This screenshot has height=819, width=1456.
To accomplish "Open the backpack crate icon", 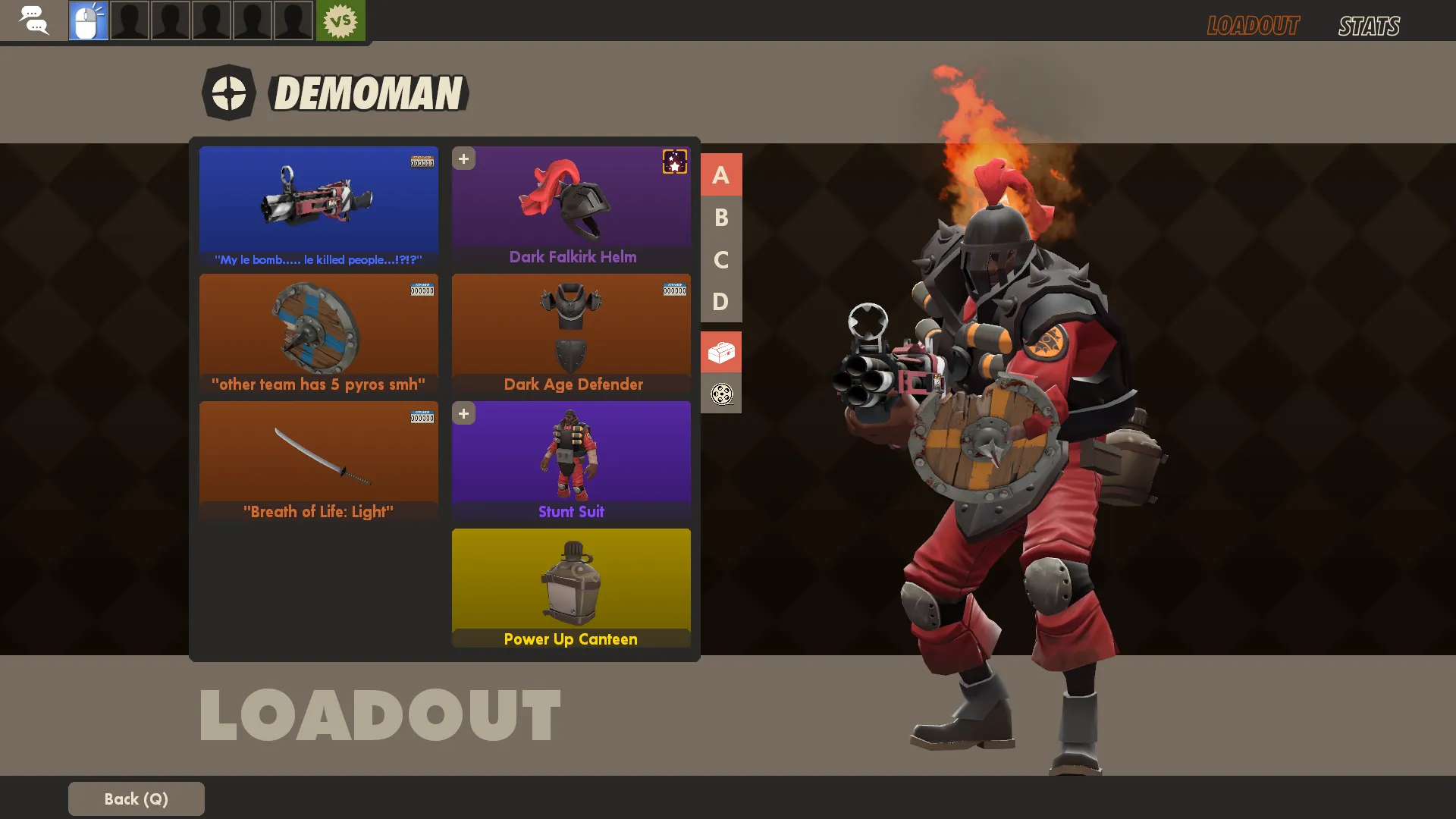I will coord(721,352).
